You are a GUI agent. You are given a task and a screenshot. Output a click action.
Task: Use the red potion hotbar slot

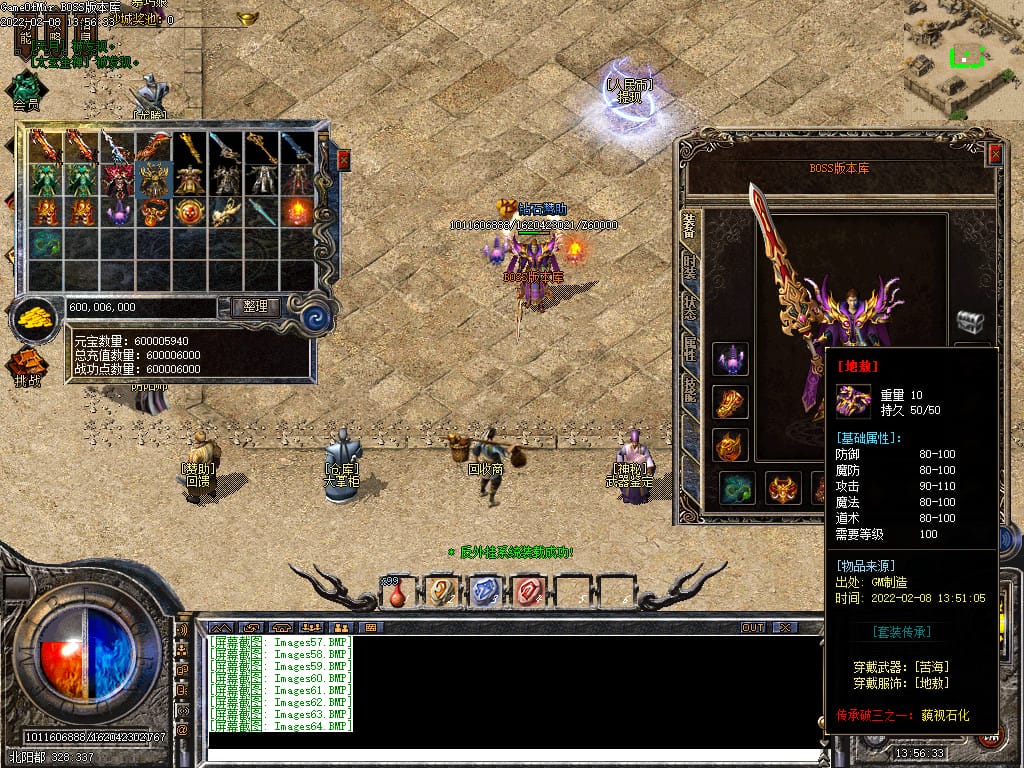pyautogui.click(x=398, y=592)
